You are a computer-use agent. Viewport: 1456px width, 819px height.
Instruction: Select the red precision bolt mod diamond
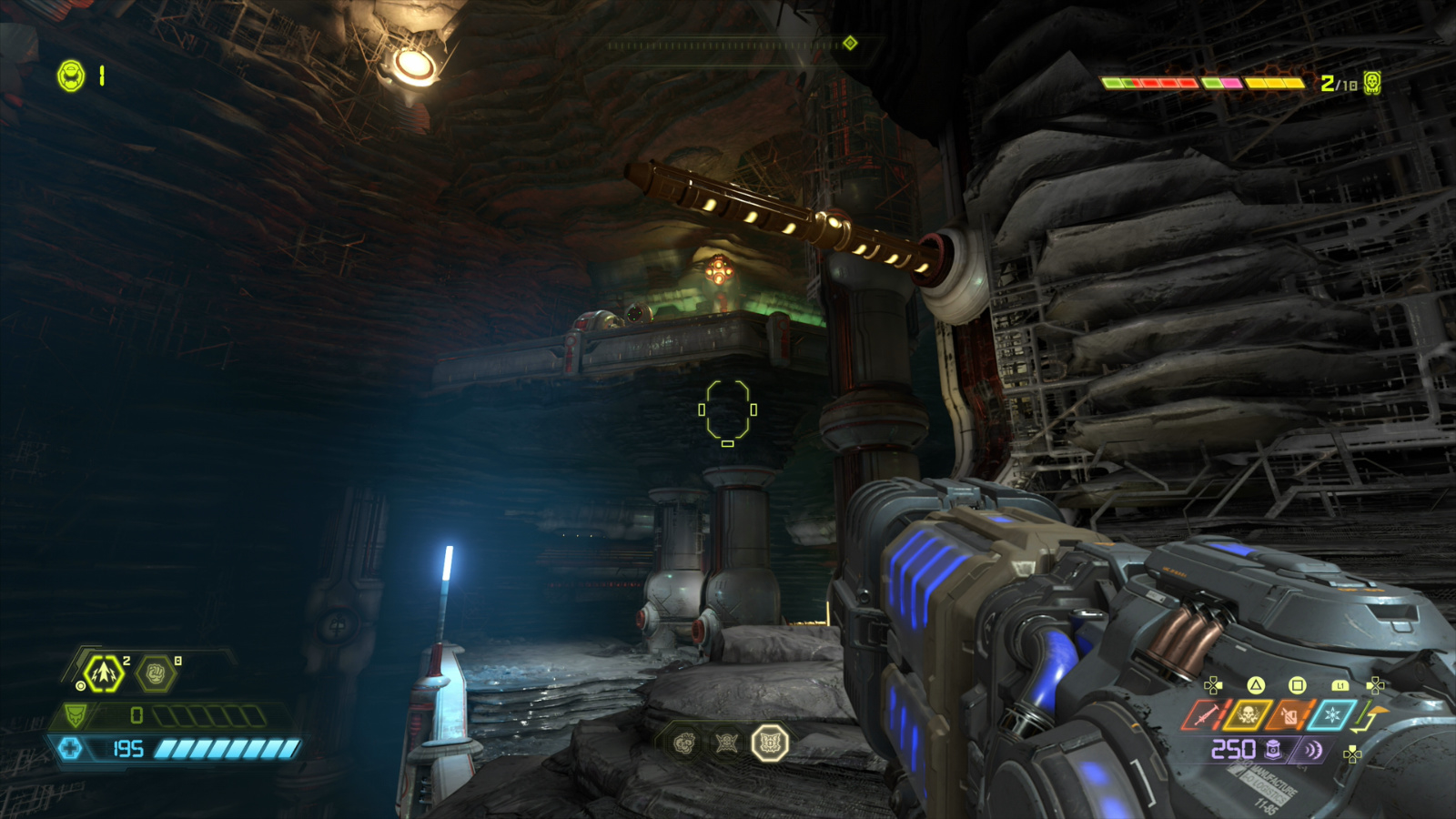pyautogui.click(x=1206, y=714)
